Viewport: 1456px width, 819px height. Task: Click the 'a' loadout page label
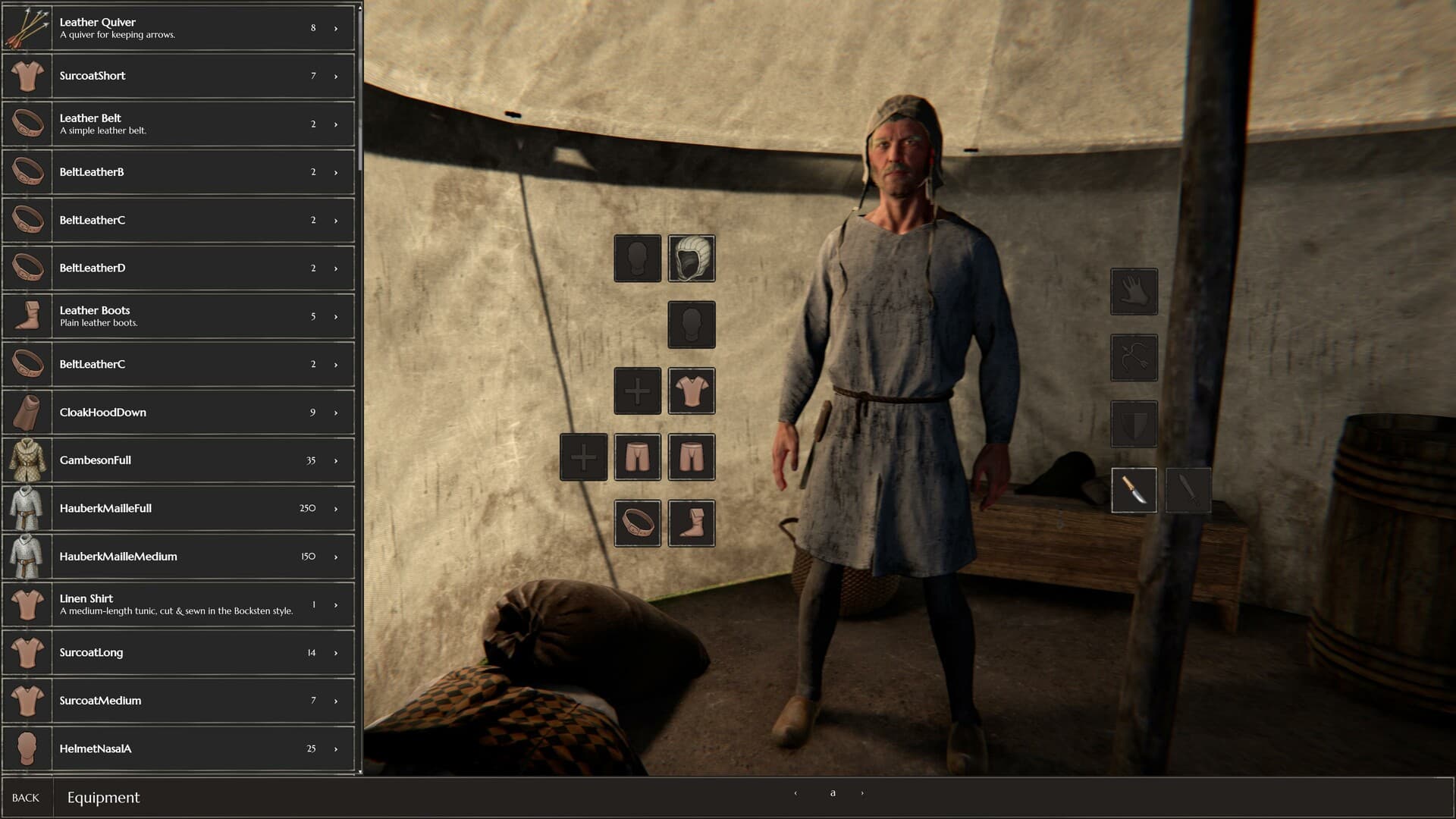click(833, 792)
